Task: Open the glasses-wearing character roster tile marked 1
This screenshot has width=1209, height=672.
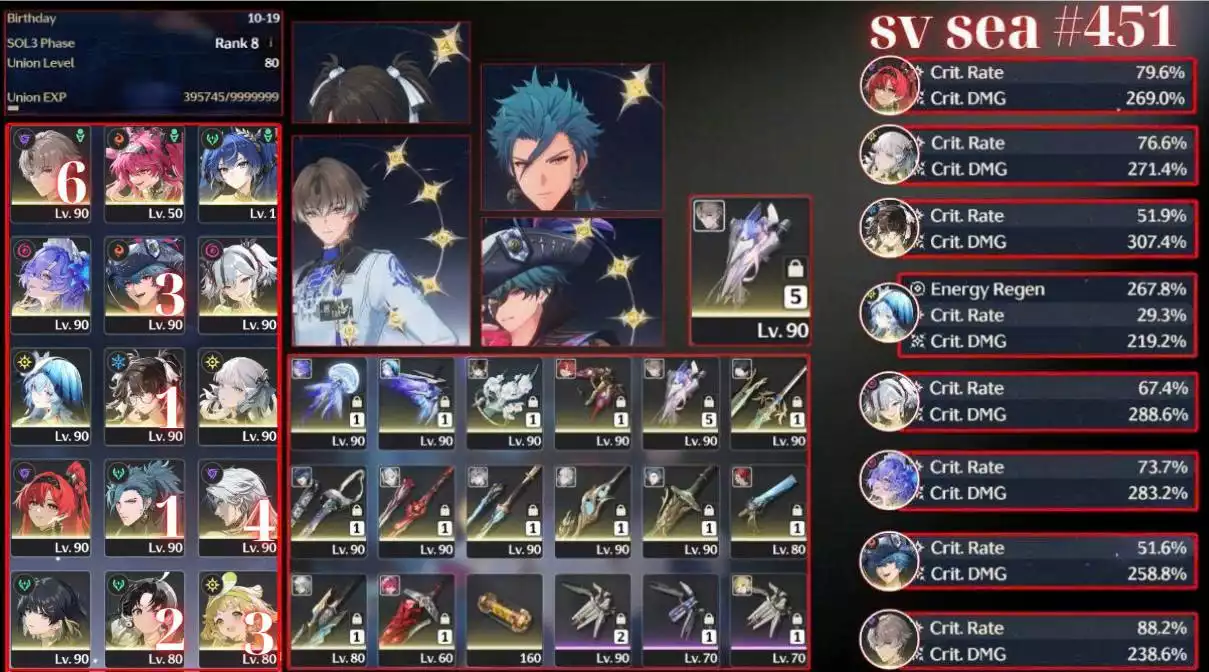Action: pos(144,396)
